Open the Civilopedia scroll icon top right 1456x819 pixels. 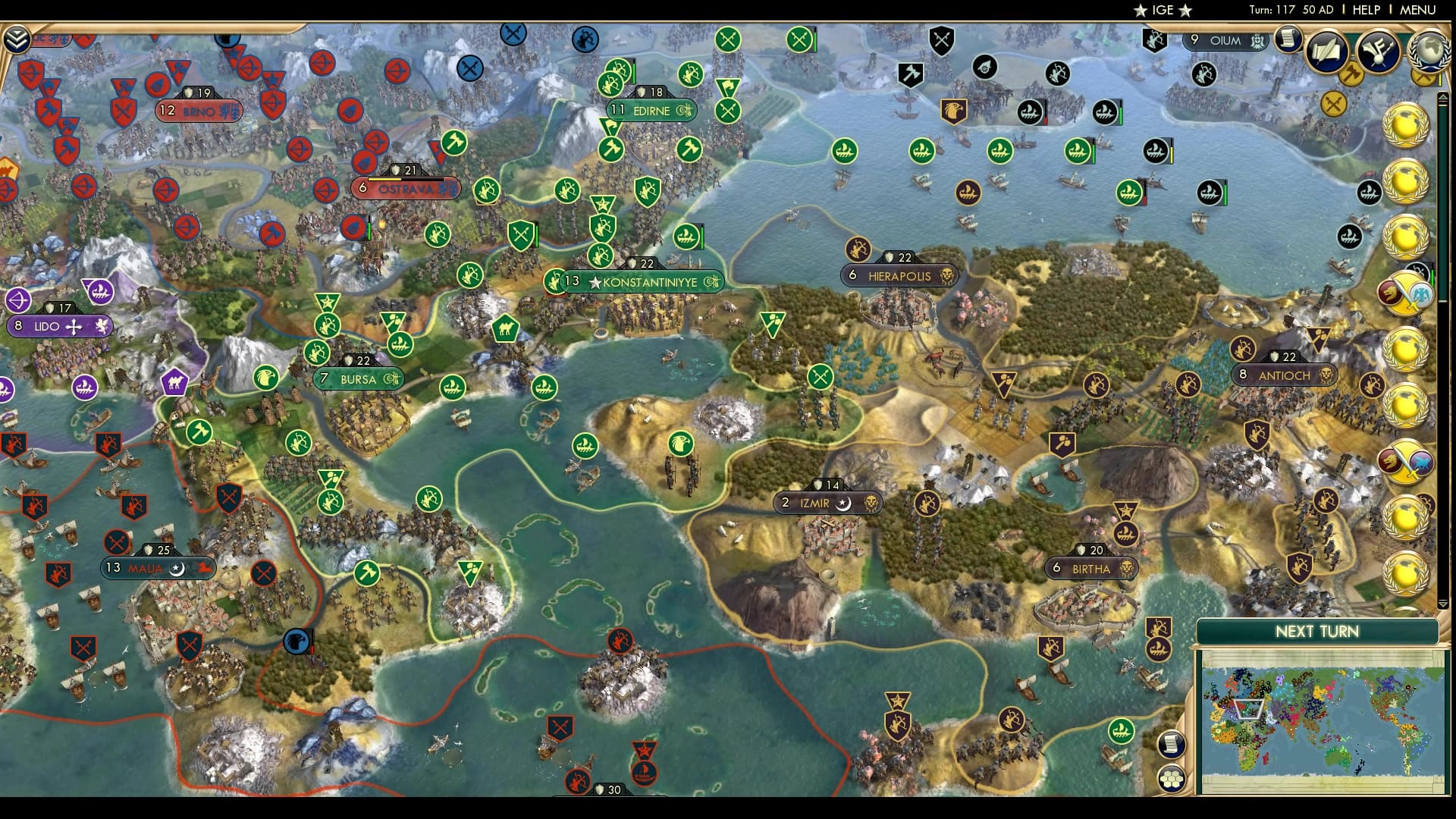1288,40
